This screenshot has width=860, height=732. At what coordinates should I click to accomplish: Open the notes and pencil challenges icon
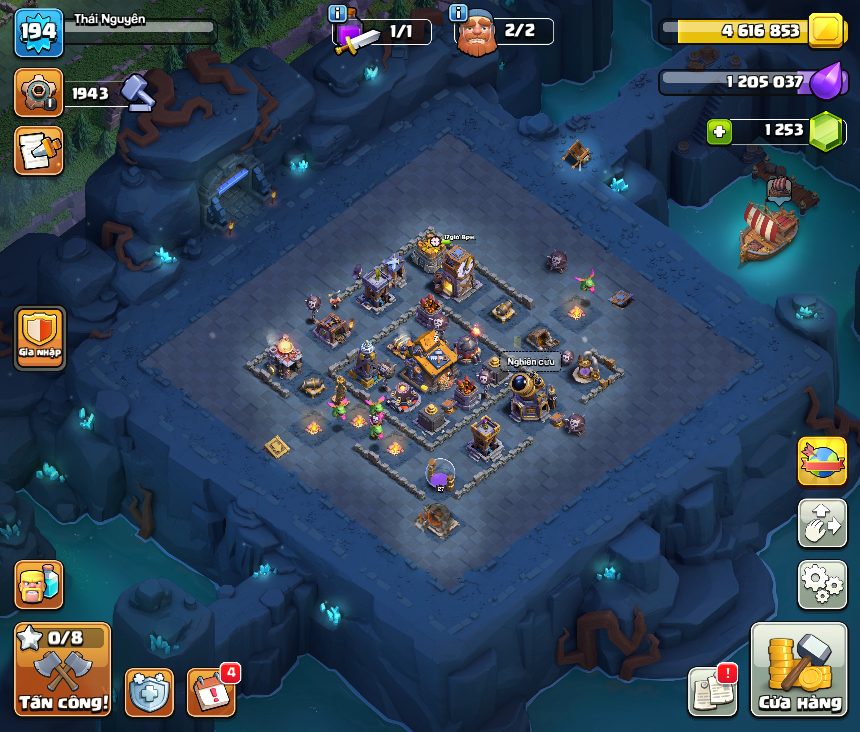tap(39, 151)
